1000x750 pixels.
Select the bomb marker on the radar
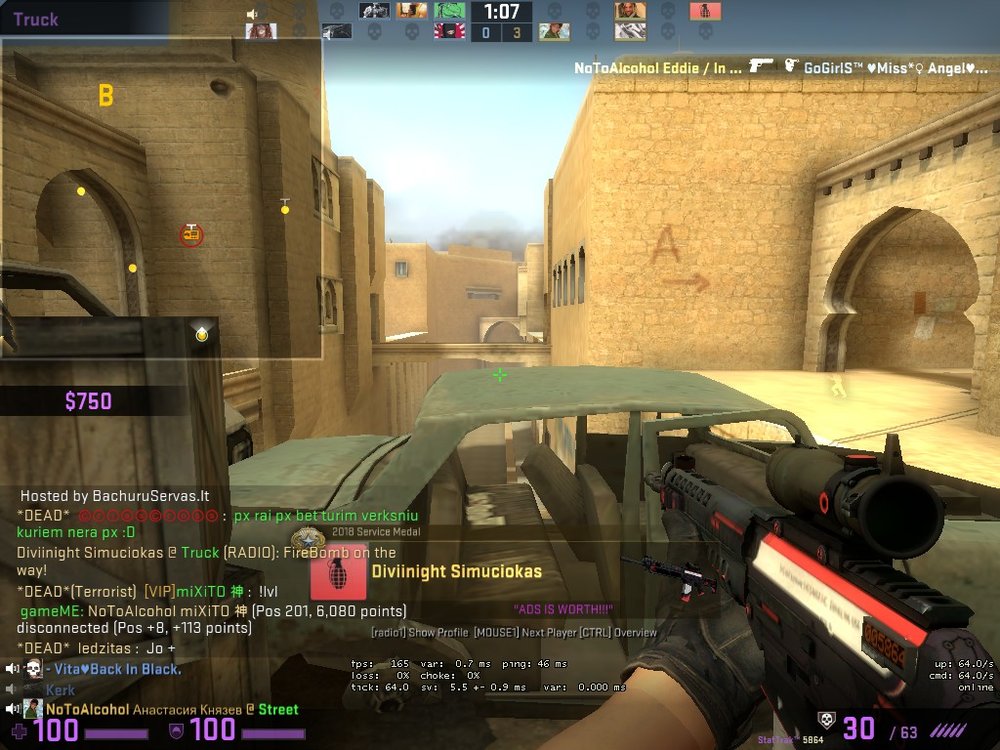coord(191,235)
